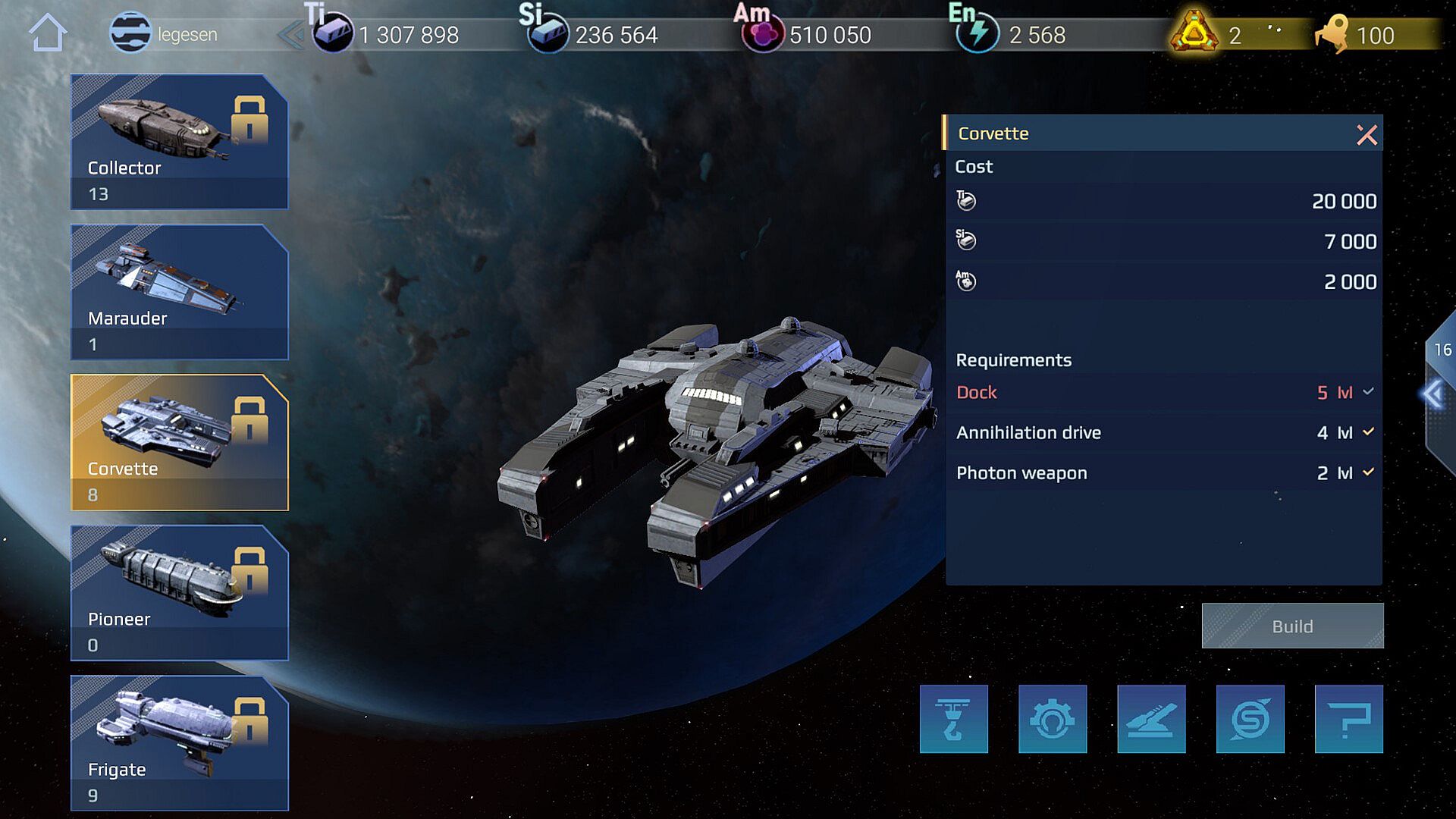Screen dimensions: 1456x819
Task: Select the Marauder ship card
Action: tap(179, 292)
